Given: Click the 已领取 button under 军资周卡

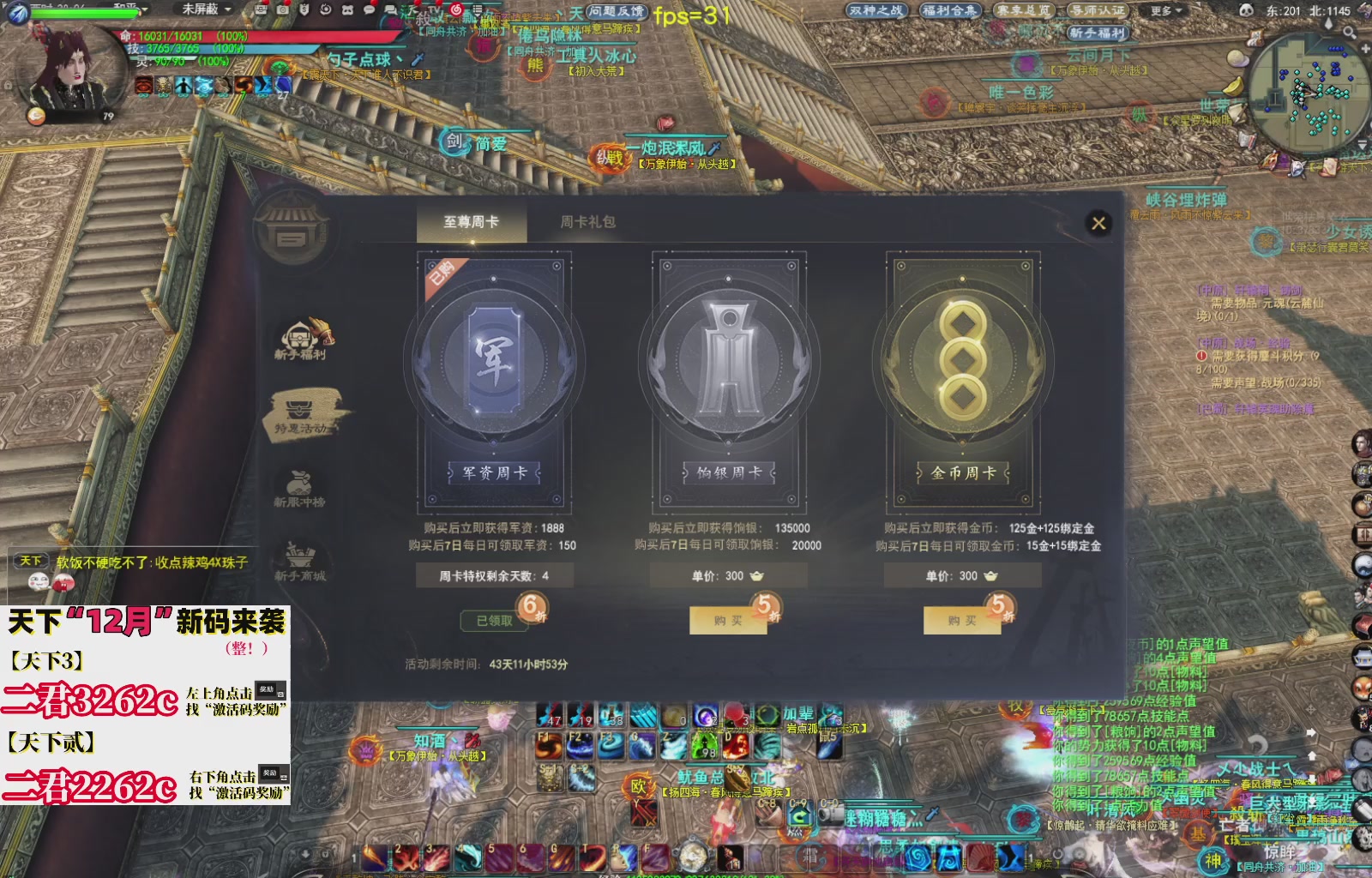Looking at the screenshot, I should click(496, 619).
